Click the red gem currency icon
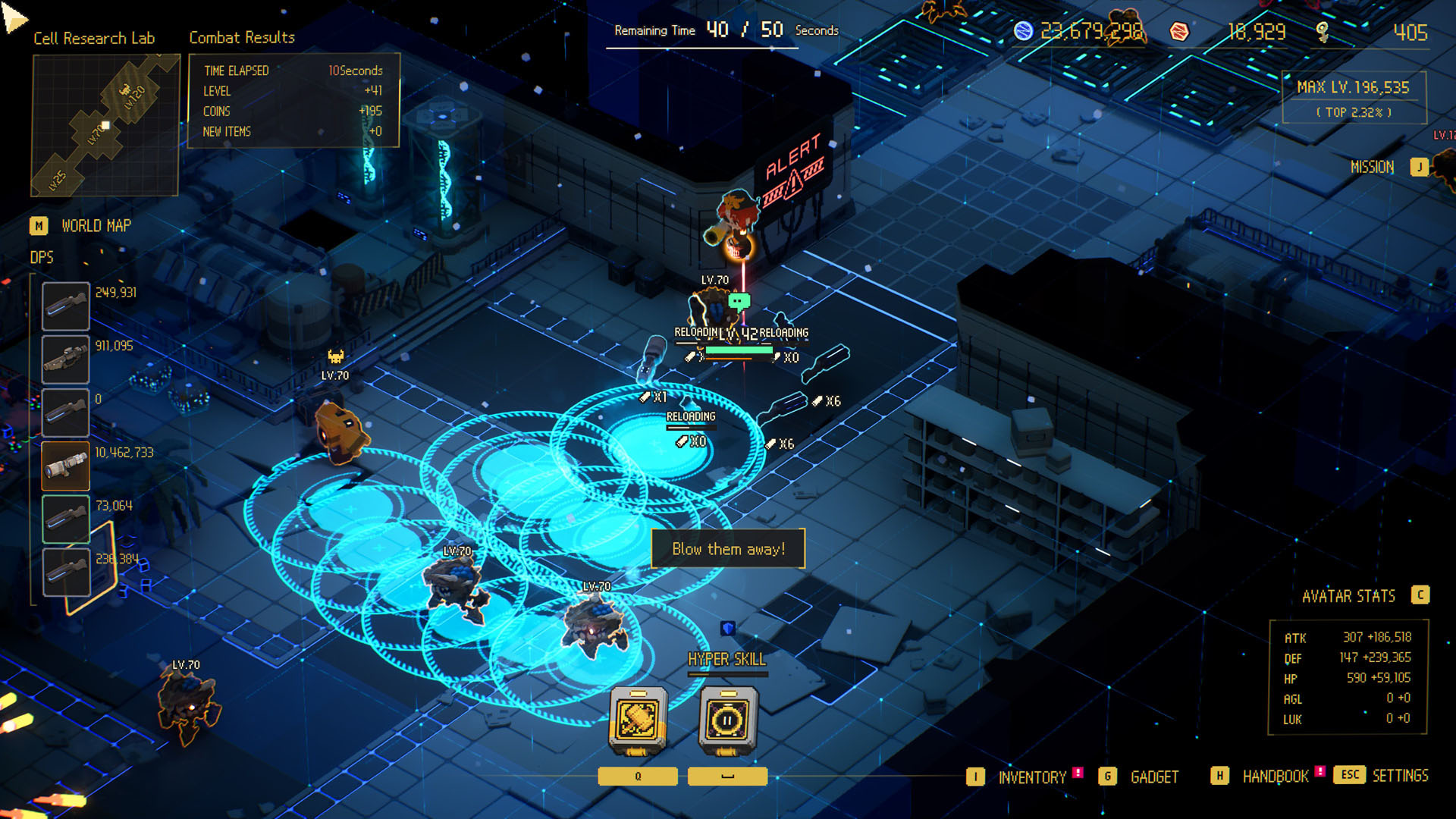Viewport: 1456px width, 819px height. (x=1178, y=31)
